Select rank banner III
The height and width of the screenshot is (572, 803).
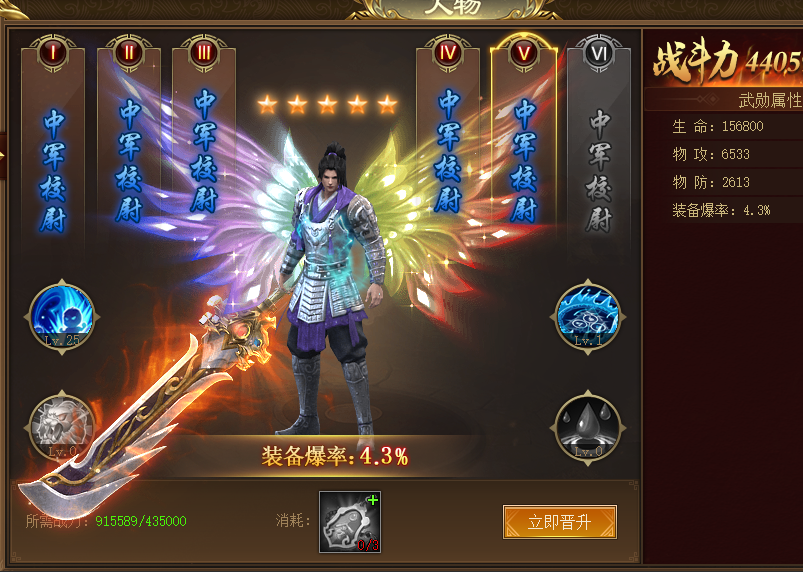tap(204, 140)
